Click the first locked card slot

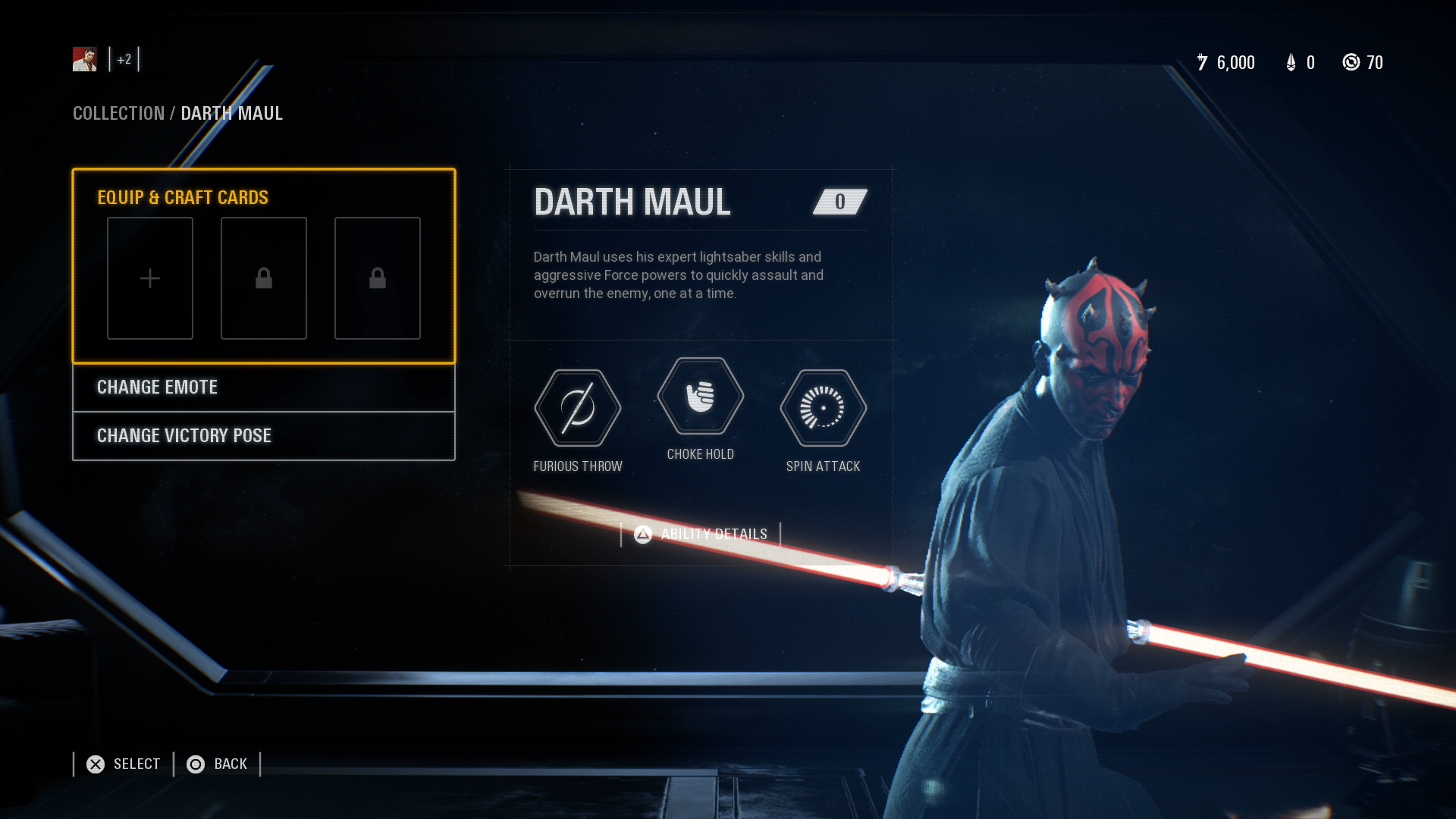point(263,278)
